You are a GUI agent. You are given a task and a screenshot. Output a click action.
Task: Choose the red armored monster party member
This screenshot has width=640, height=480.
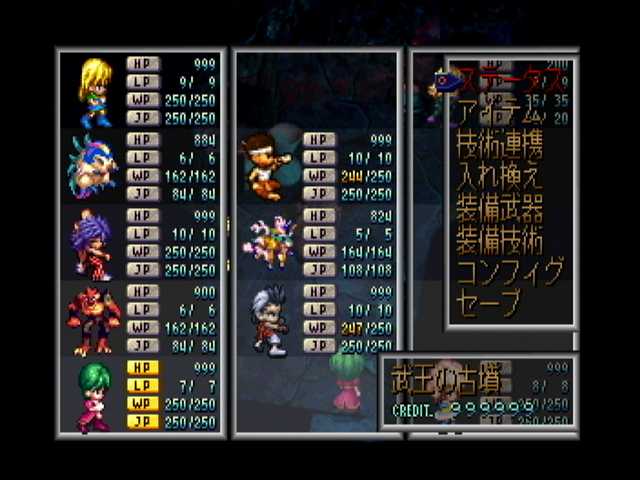[x=92, y=319]
